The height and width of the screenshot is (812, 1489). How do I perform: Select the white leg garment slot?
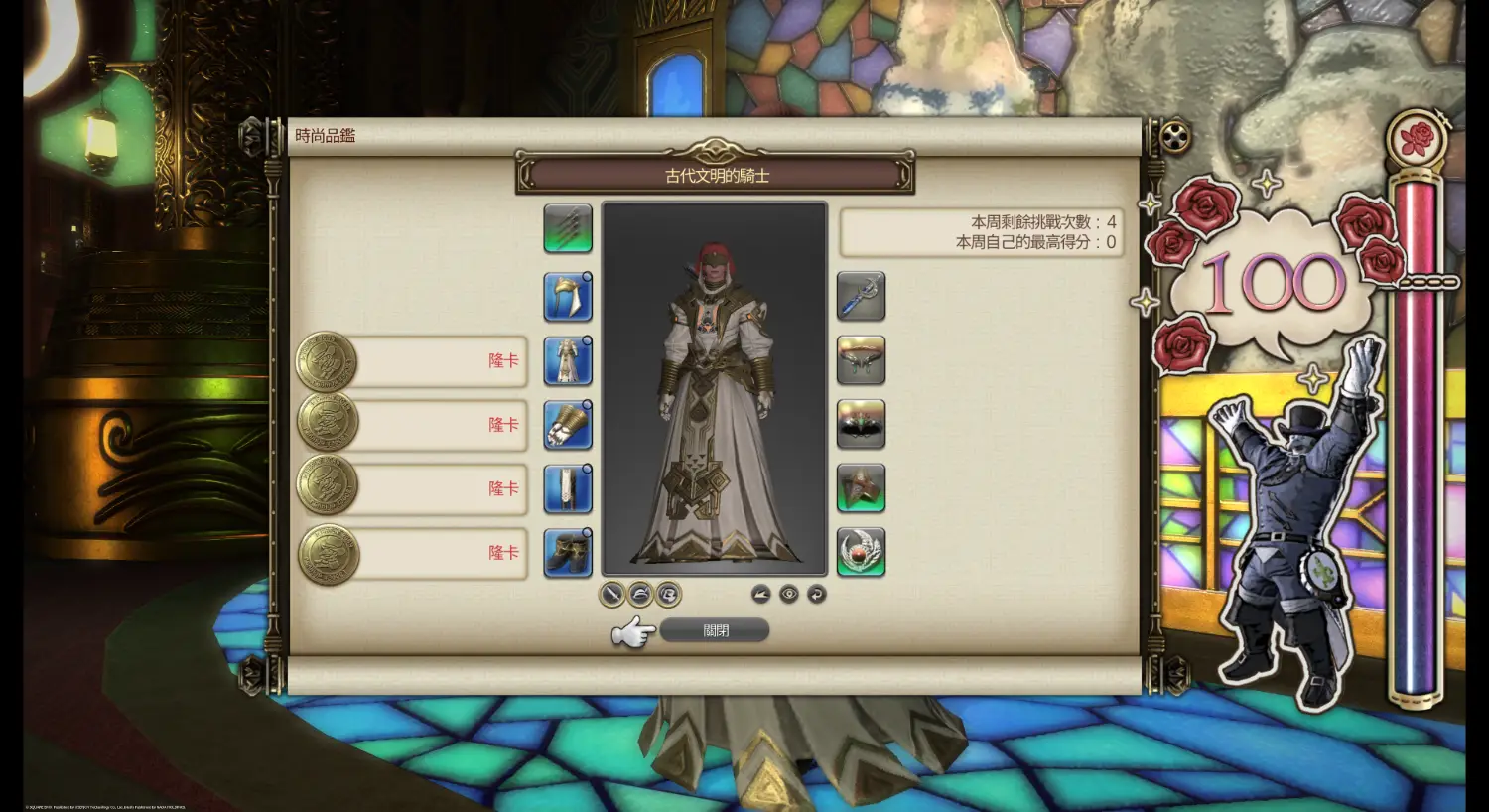(568, 488)
